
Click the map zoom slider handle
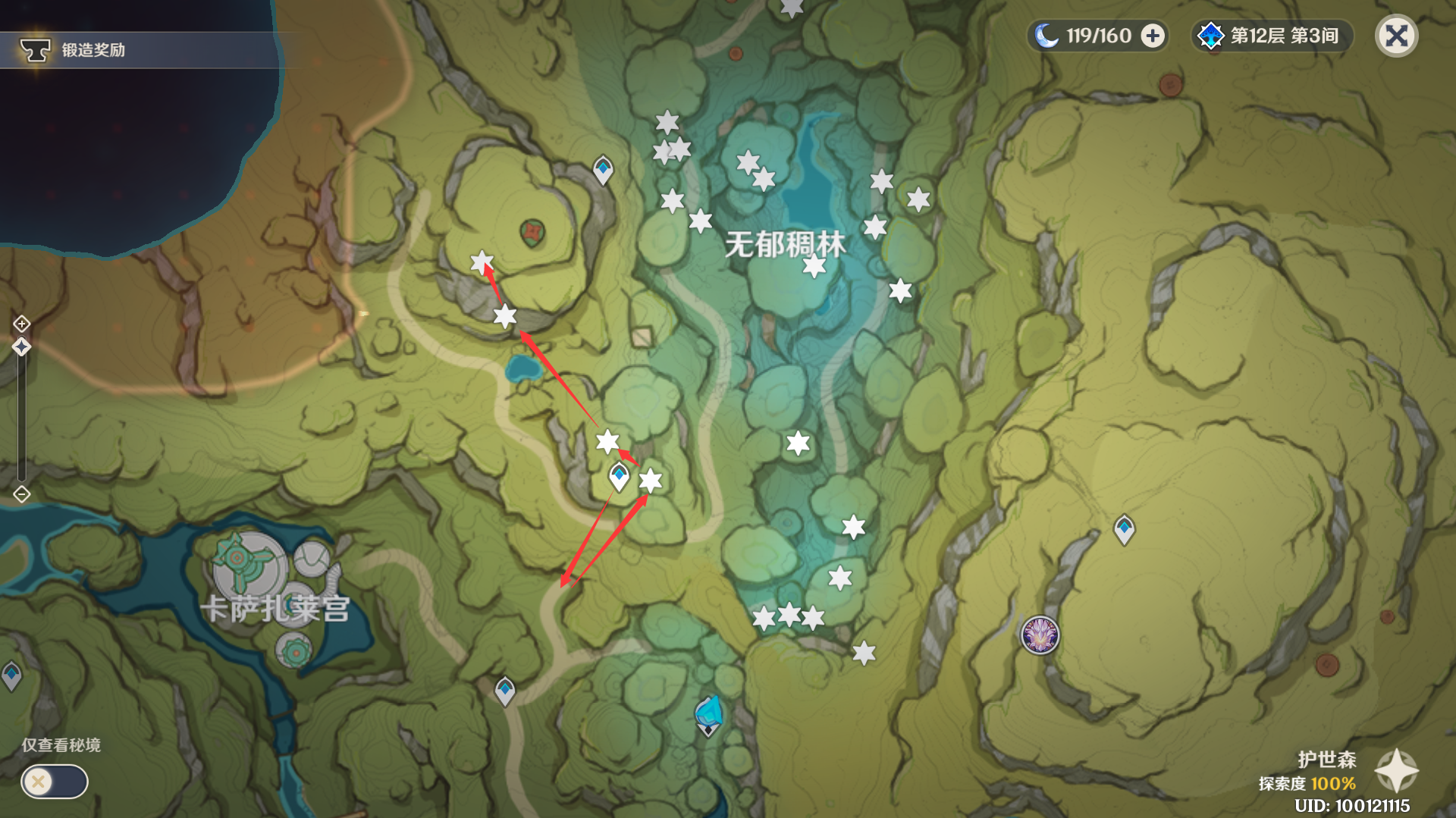click(x=21, y=347)
